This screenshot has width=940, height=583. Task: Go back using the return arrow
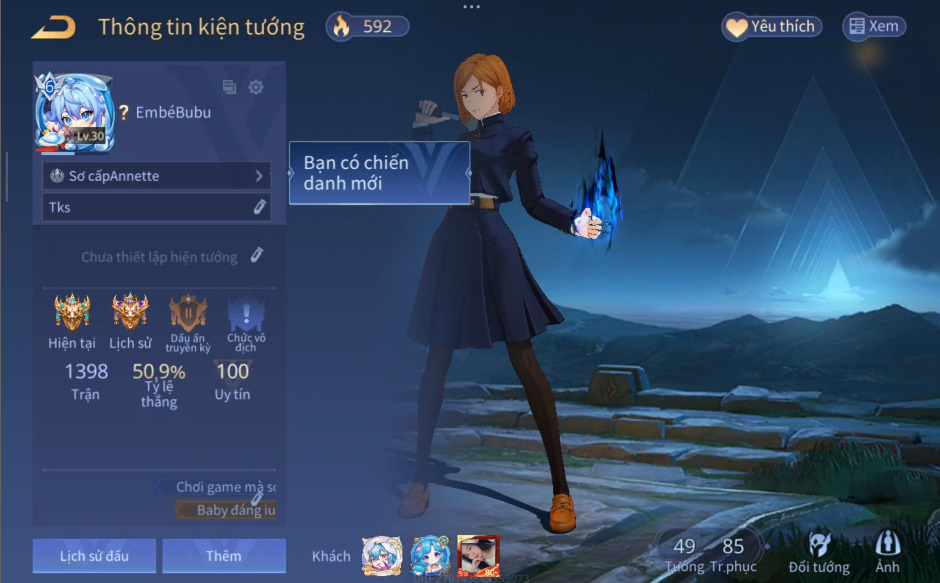coord(54,28)
